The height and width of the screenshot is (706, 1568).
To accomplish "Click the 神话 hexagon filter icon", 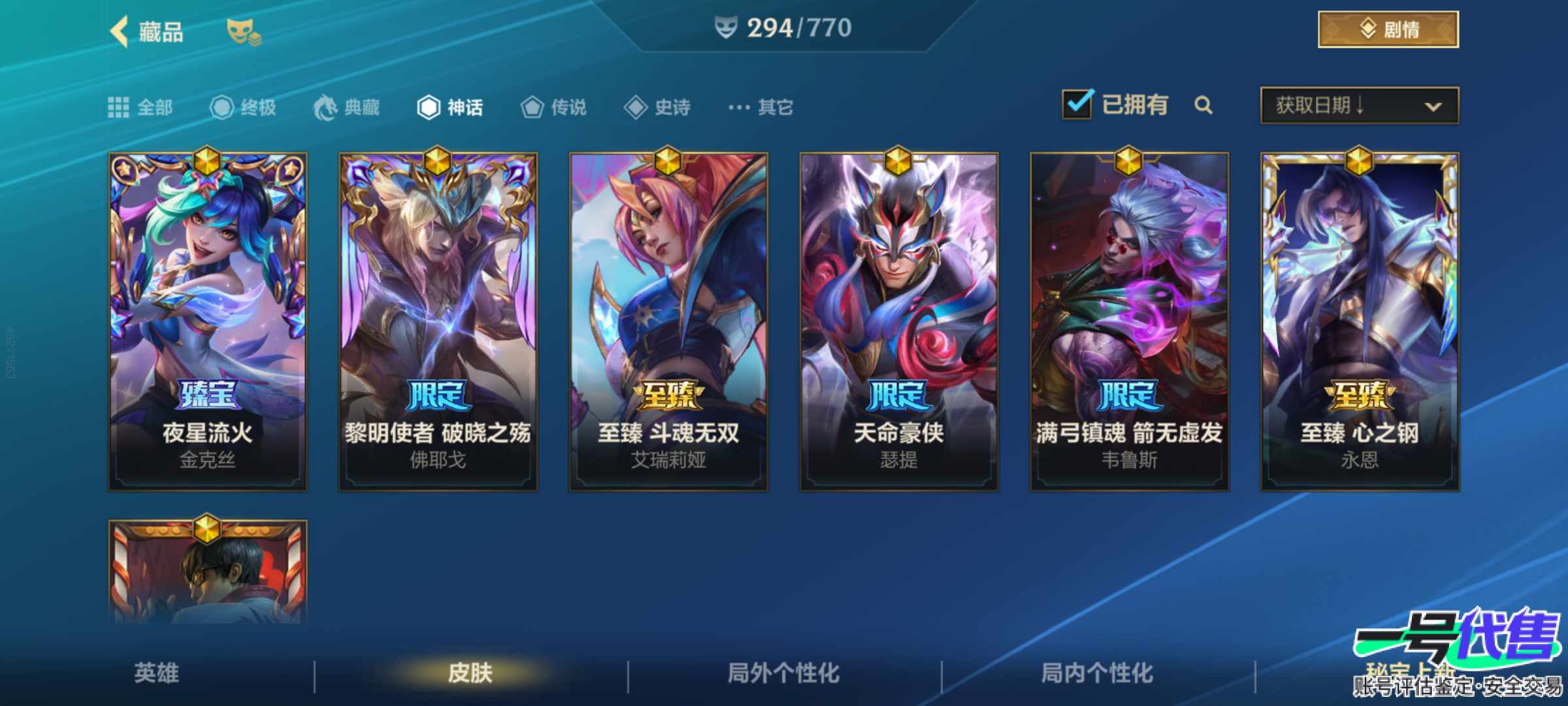I will click(431, 108).
